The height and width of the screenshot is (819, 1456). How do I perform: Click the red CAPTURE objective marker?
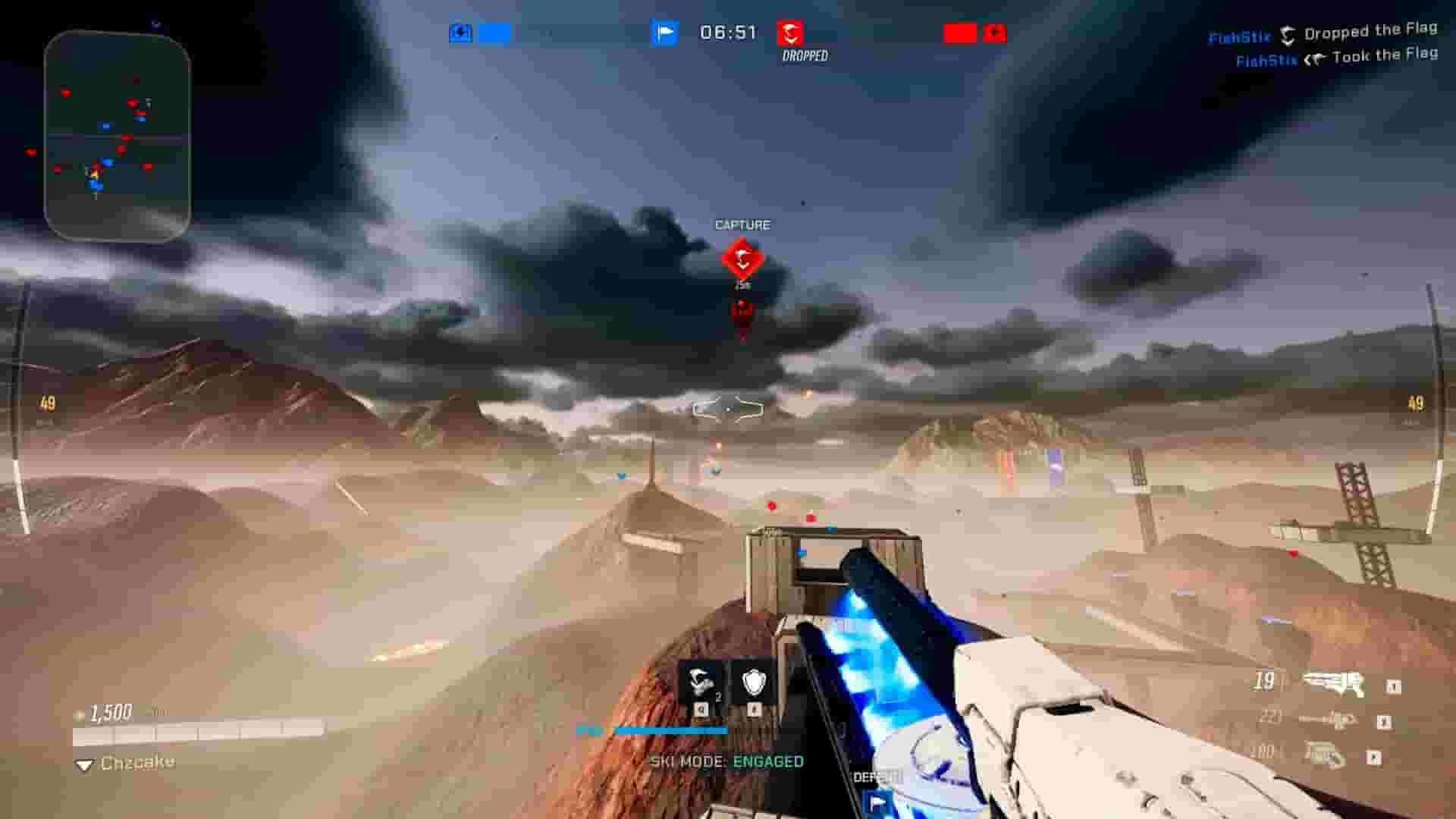[741, 258]
